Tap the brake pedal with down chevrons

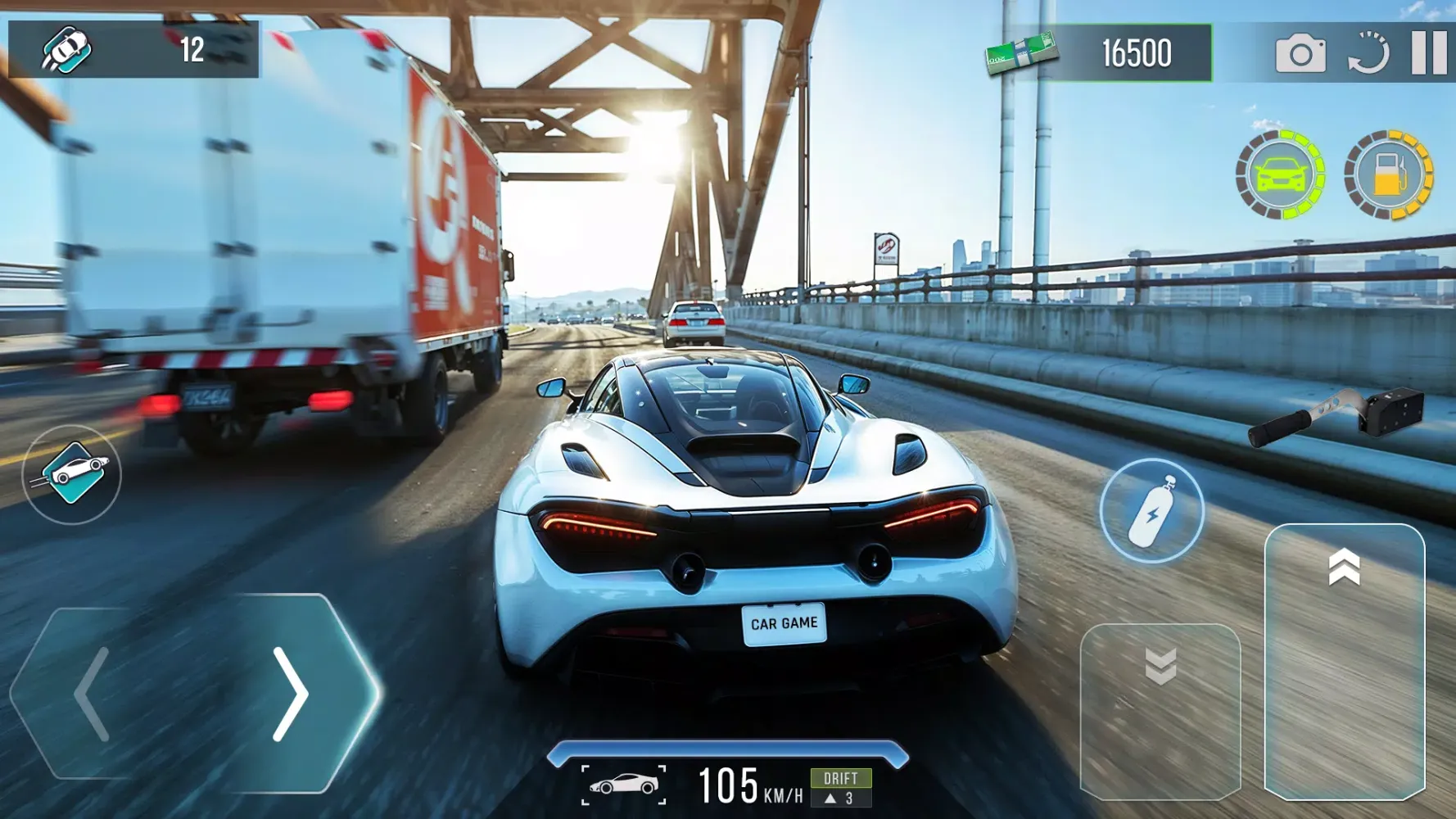[x=1160, y=711]
